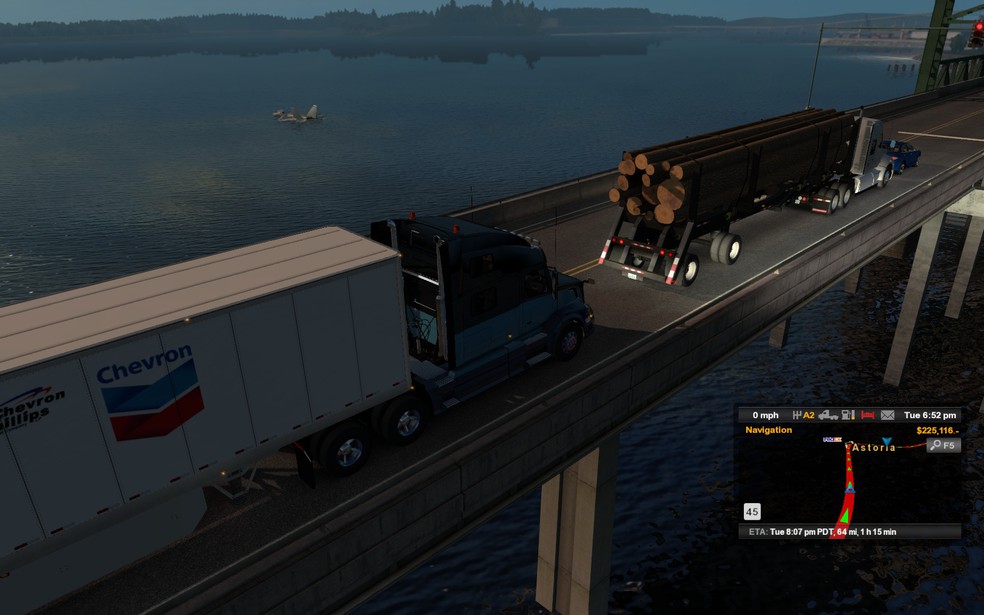Open the route advisor navigation map
Viewport: 984px width, 615px height.
tap(848, 482)
